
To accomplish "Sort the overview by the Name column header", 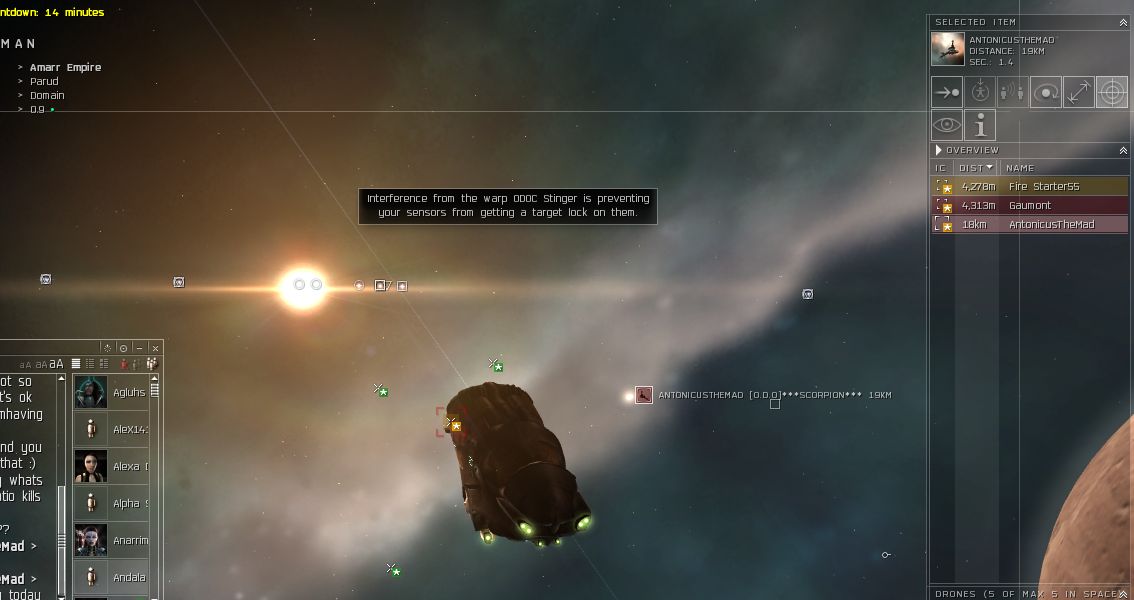I will point(1020,168).
